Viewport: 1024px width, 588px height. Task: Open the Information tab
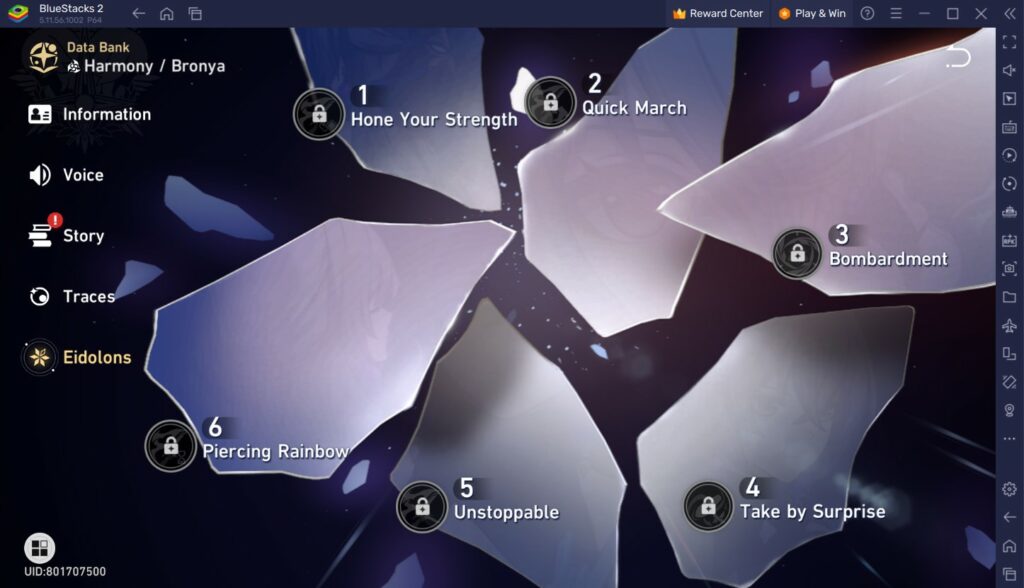tap(90, 114)
